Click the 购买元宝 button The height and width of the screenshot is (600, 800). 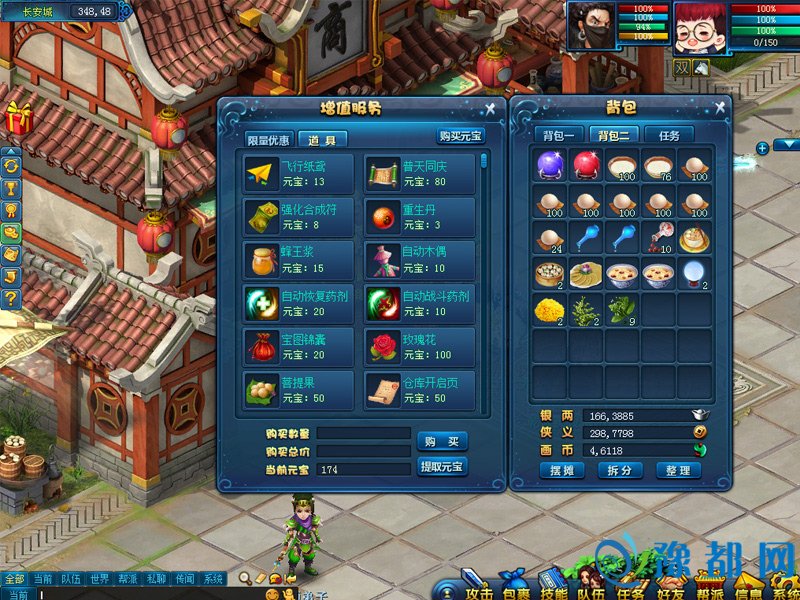461,137
